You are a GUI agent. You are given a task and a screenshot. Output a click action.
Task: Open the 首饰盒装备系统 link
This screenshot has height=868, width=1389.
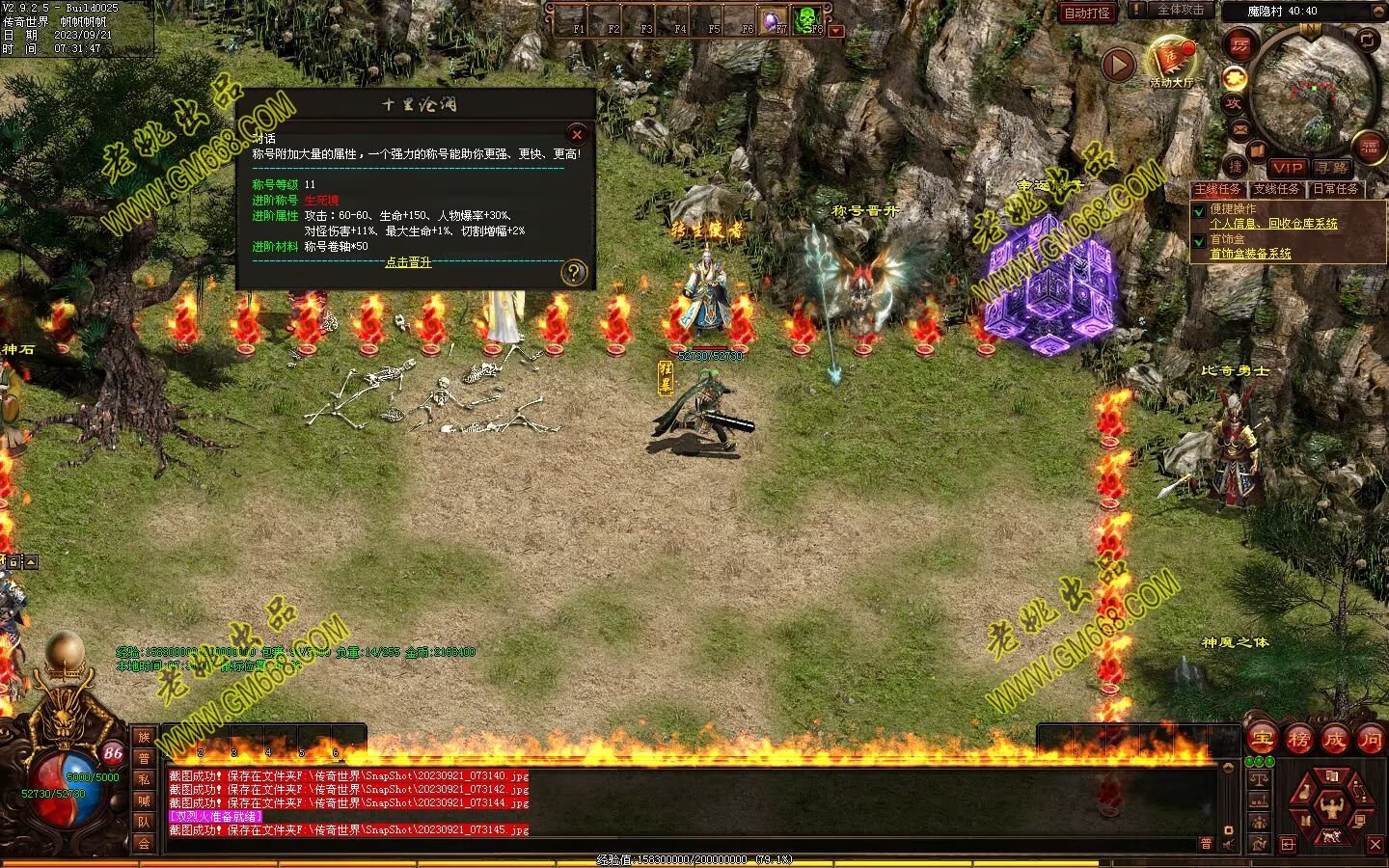point(1250,254)
